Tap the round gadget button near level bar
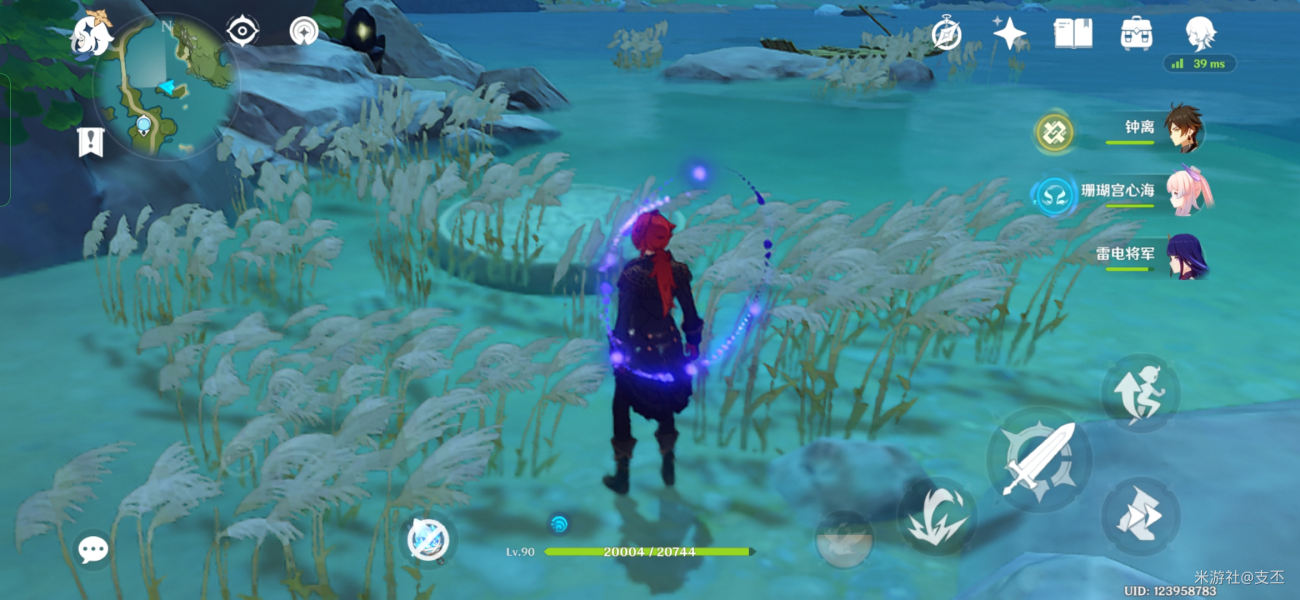1300x600 pixels. 430,541
